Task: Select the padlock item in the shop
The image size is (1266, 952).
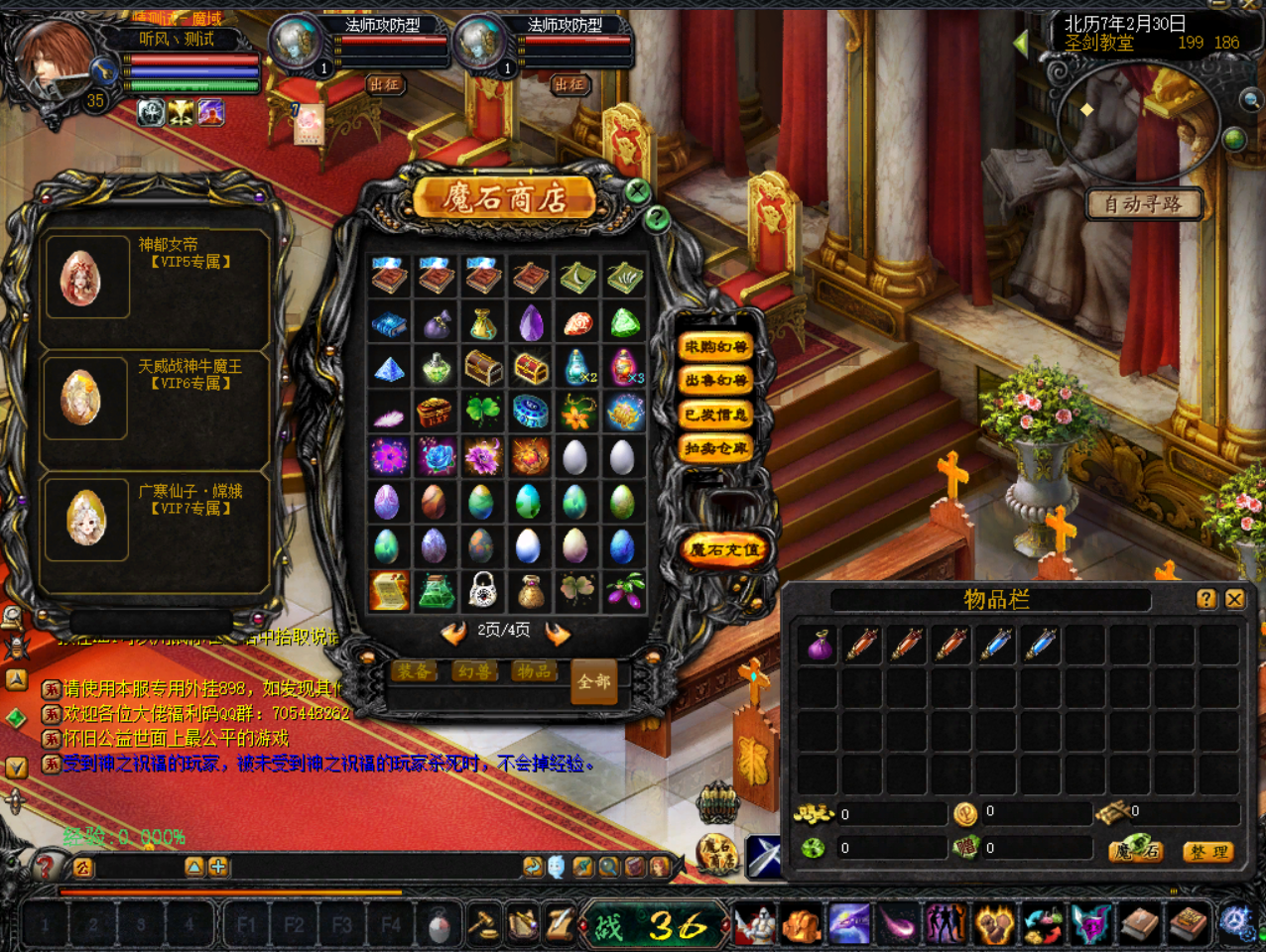Action: click(483, 591)
